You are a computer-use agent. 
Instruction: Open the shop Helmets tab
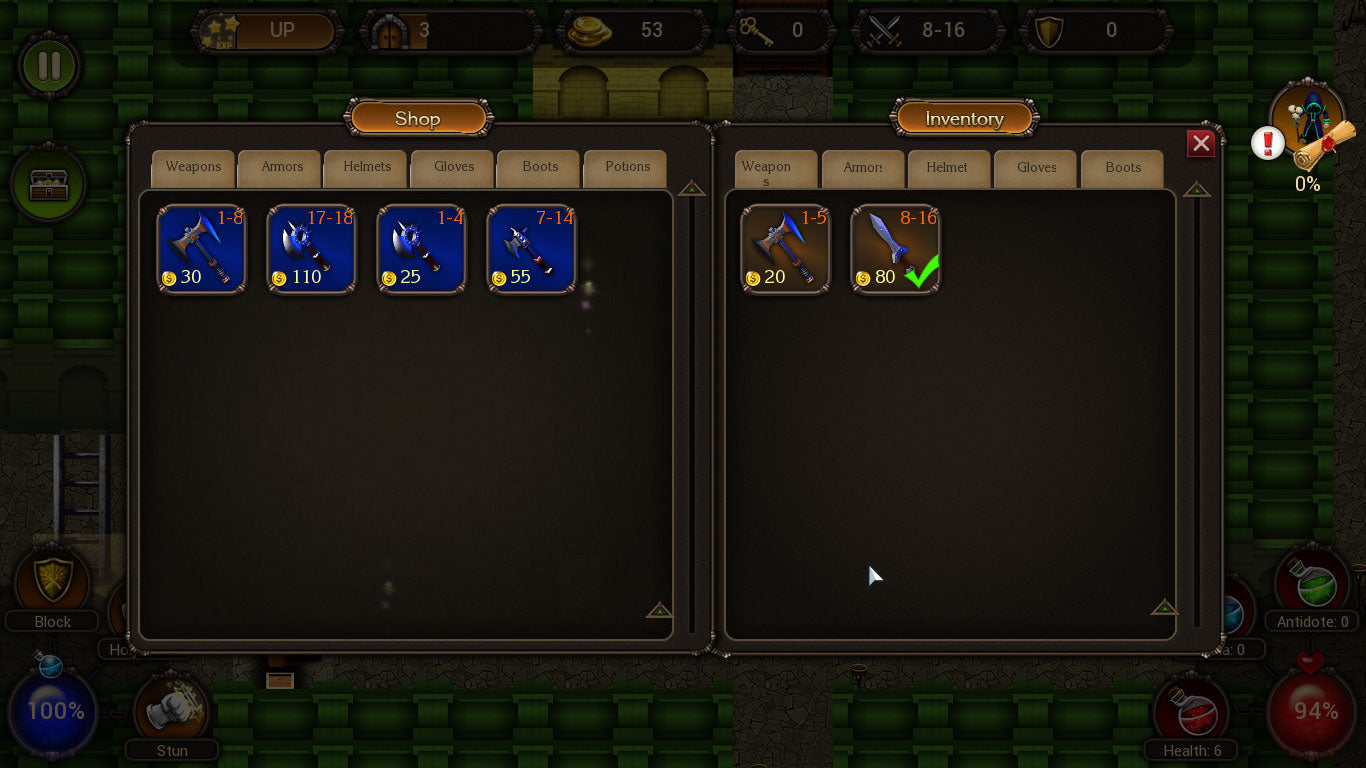[367, 168]
